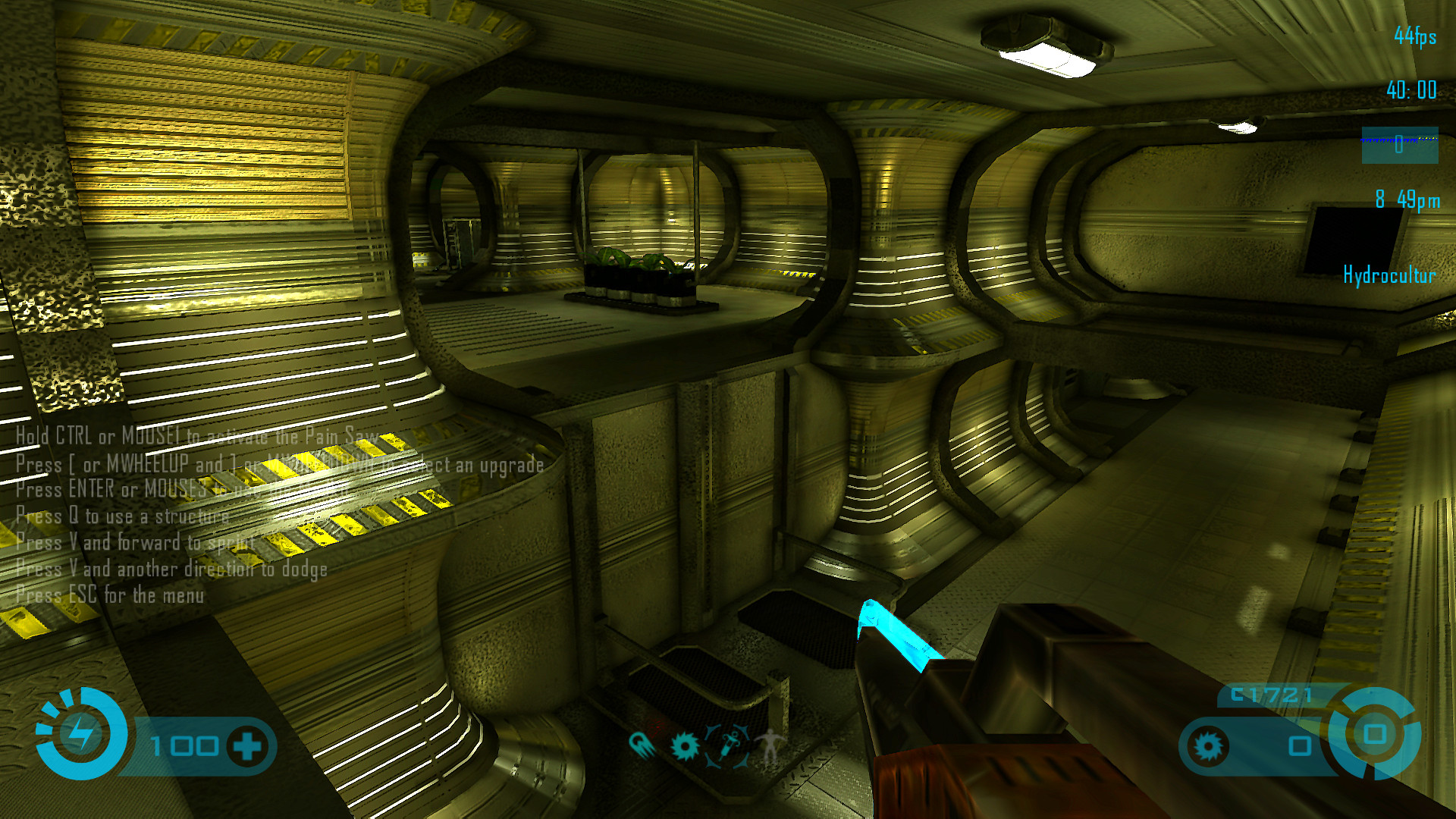This screenshot has width=1456, height=819.
Task: Use the highlighted medkit syringe item
Action: tap(728, 745)
